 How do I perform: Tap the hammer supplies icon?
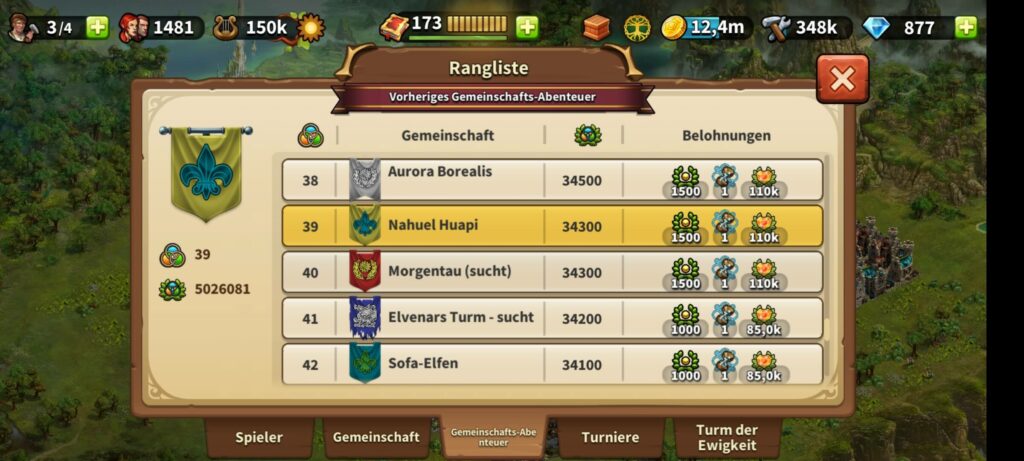click(x=776, y=27)
